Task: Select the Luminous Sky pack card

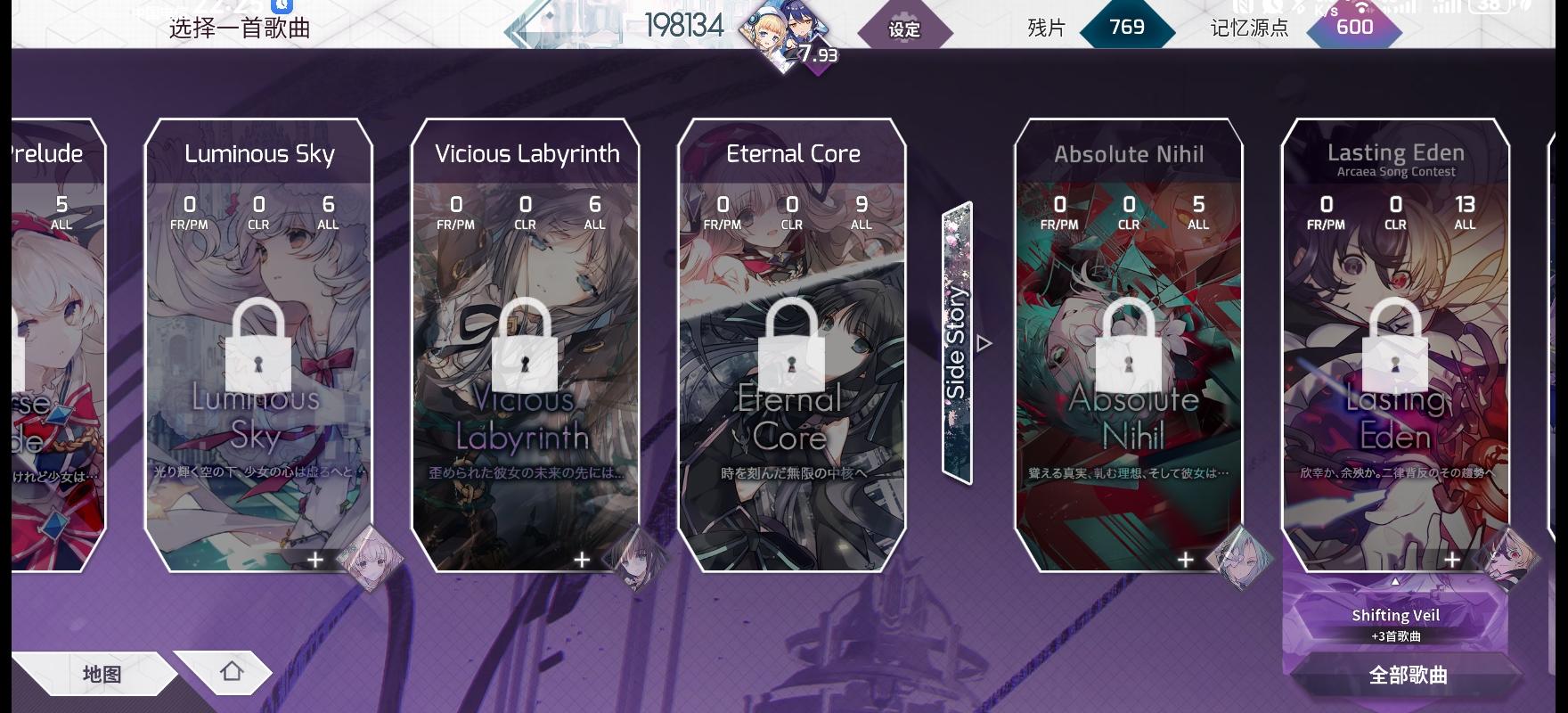Action: [x=258, y=348]
